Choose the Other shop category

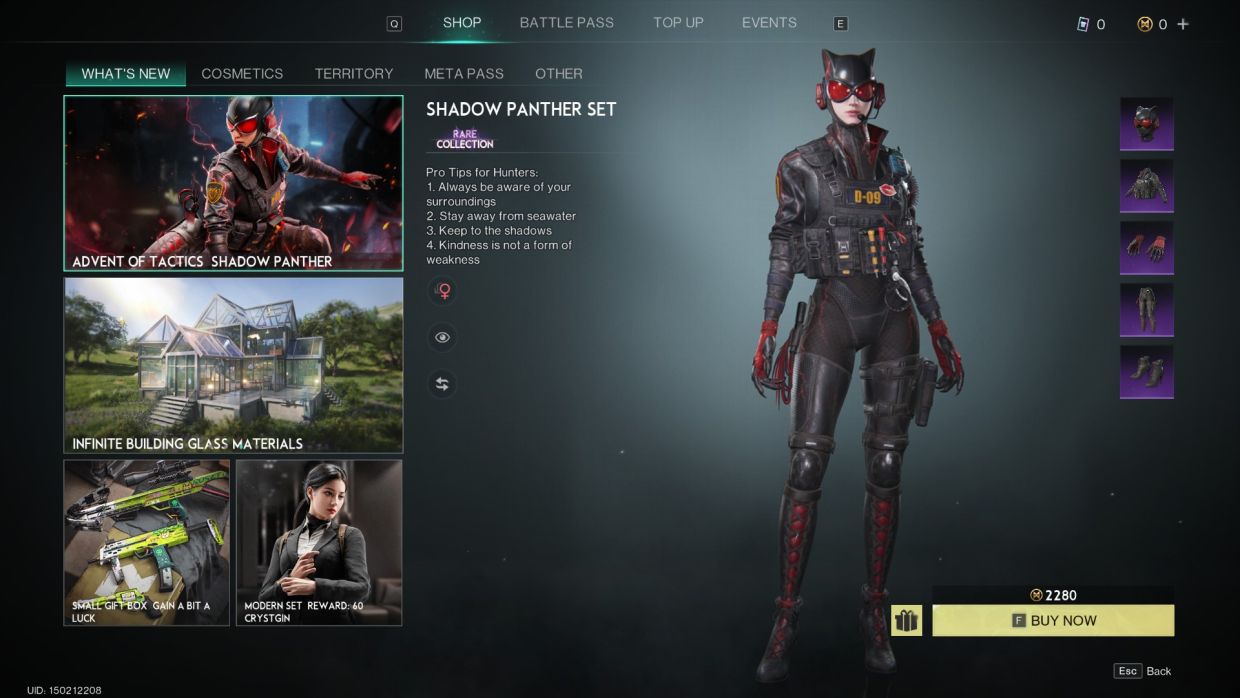pos(558,74)
